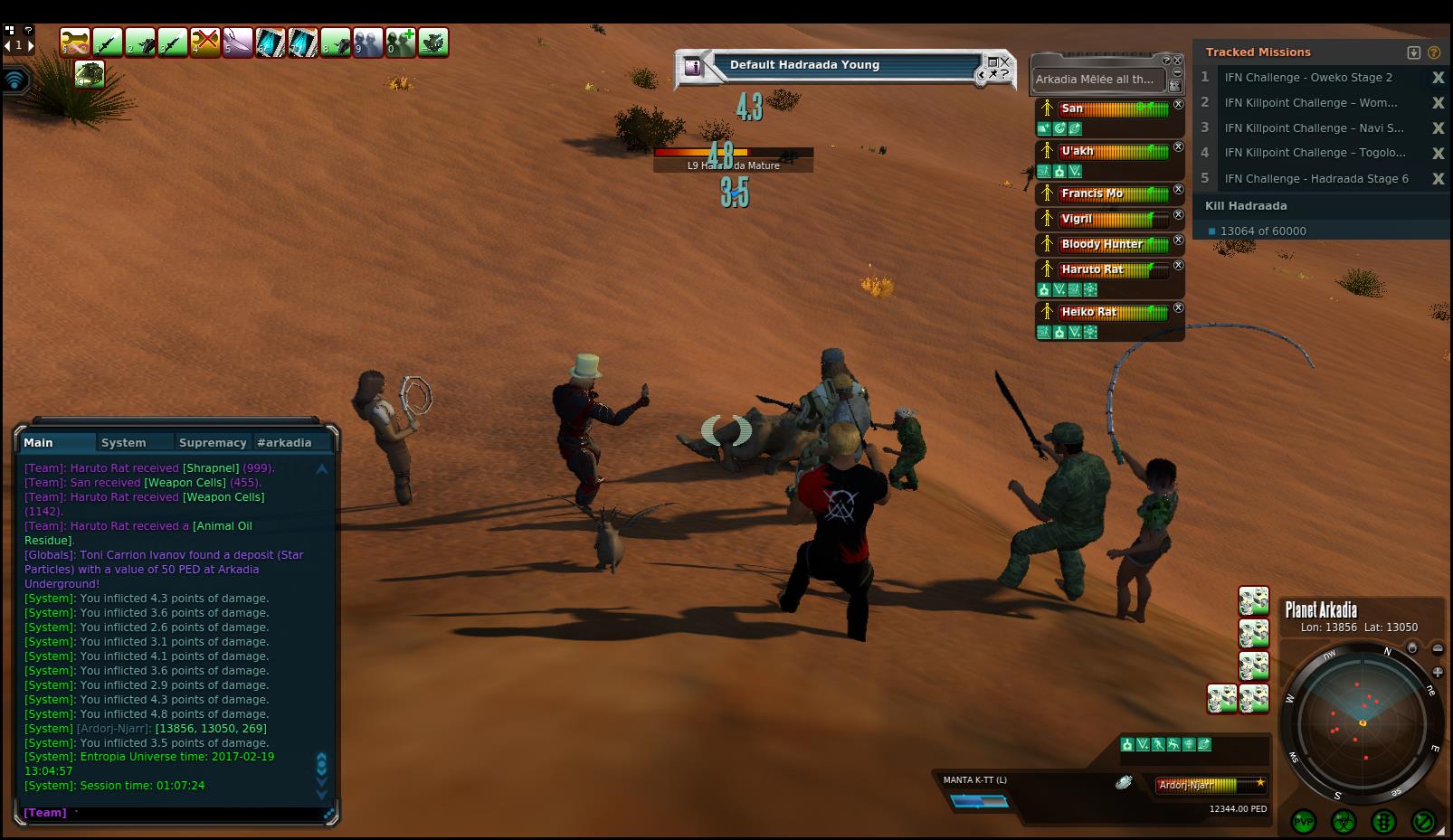Screen dimensions: 1453x840
Task: Open the Tracked Missions help icon
Action: (1434, 52)
